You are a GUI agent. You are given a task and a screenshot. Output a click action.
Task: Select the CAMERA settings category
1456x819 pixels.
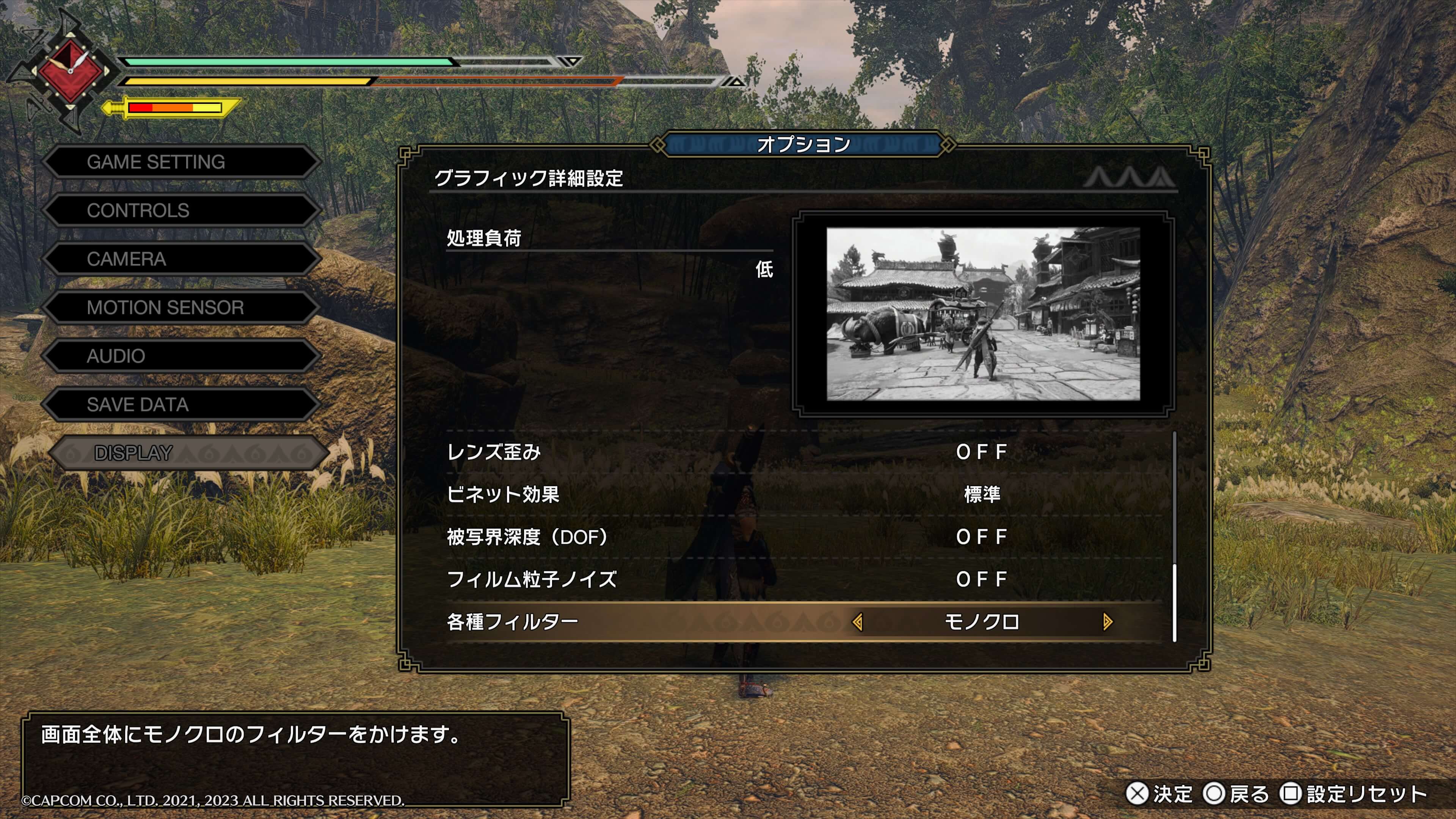point(181,259)
